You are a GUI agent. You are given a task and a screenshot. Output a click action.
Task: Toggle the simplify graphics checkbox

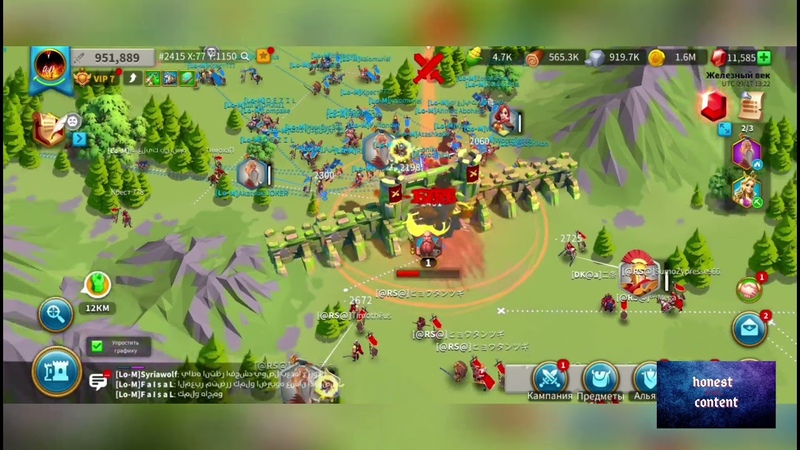[97, 346]
